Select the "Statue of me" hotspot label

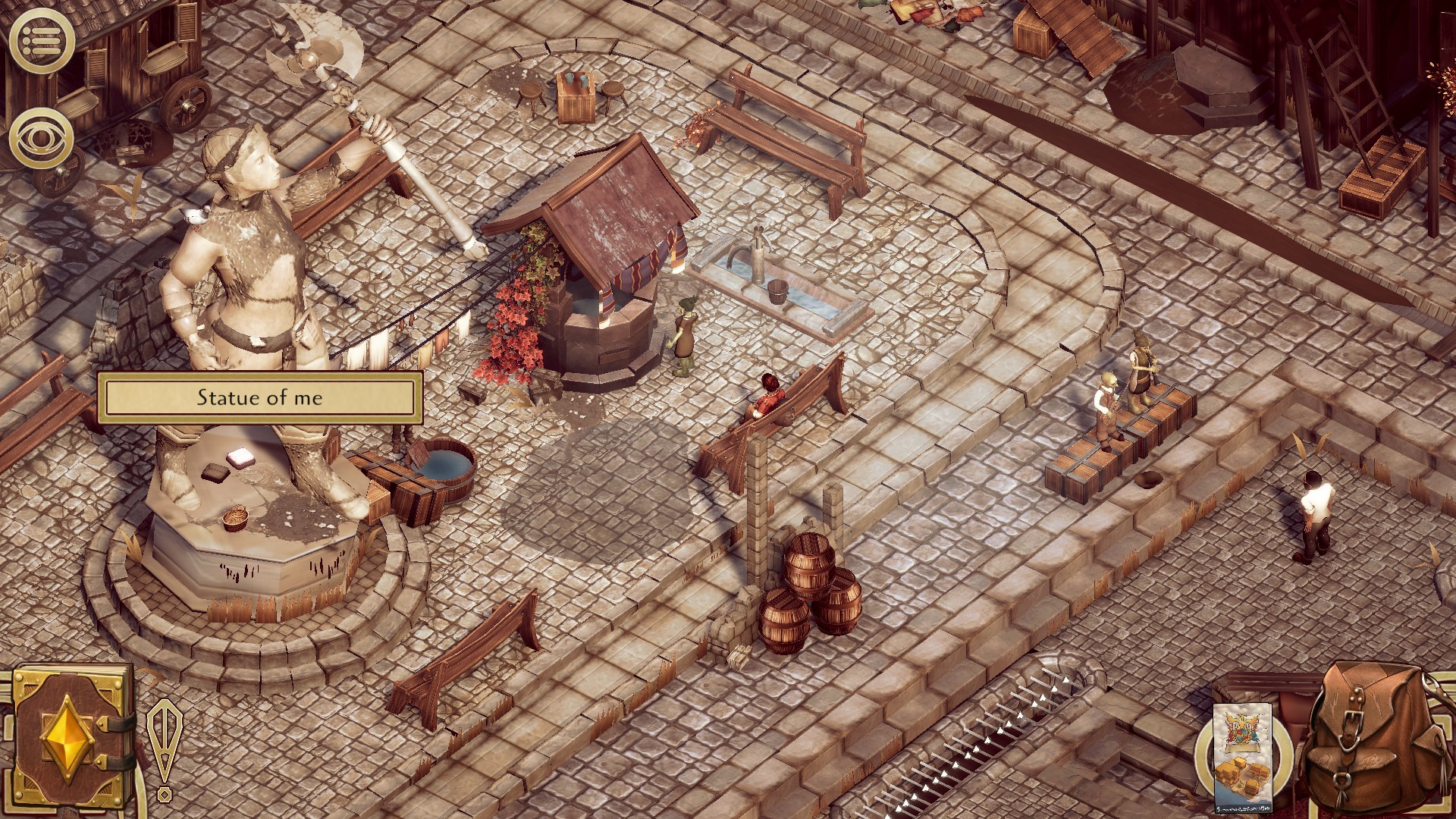click(260, 398)
